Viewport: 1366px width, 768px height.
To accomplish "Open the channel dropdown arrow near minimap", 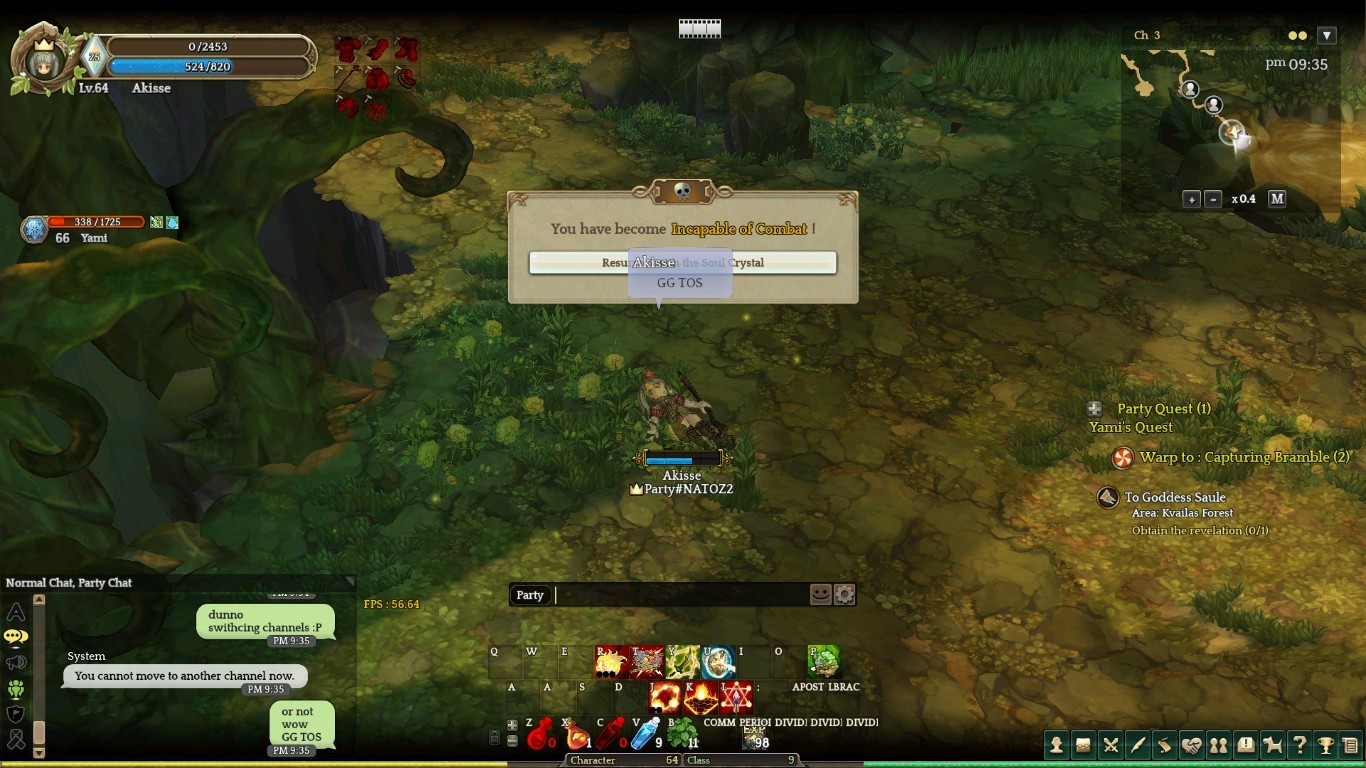I will tap(1327, 36).
